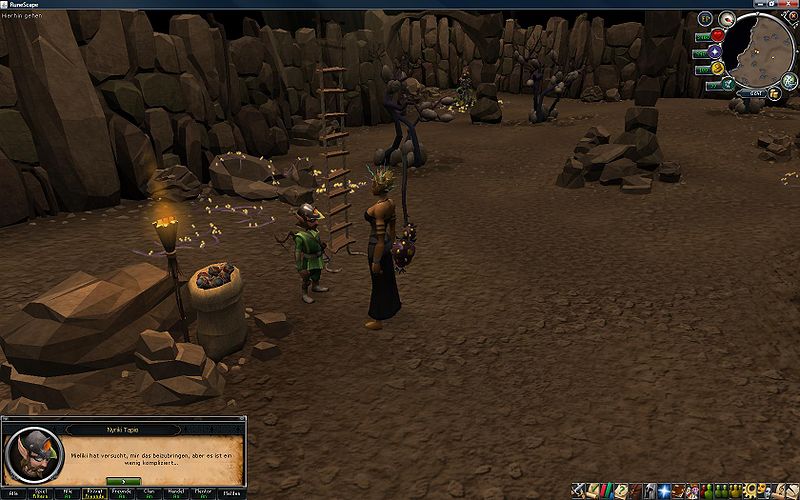This screenshot has width=800, height=500.
Task: Click the red heart health orb
Action: pos(717,36)
